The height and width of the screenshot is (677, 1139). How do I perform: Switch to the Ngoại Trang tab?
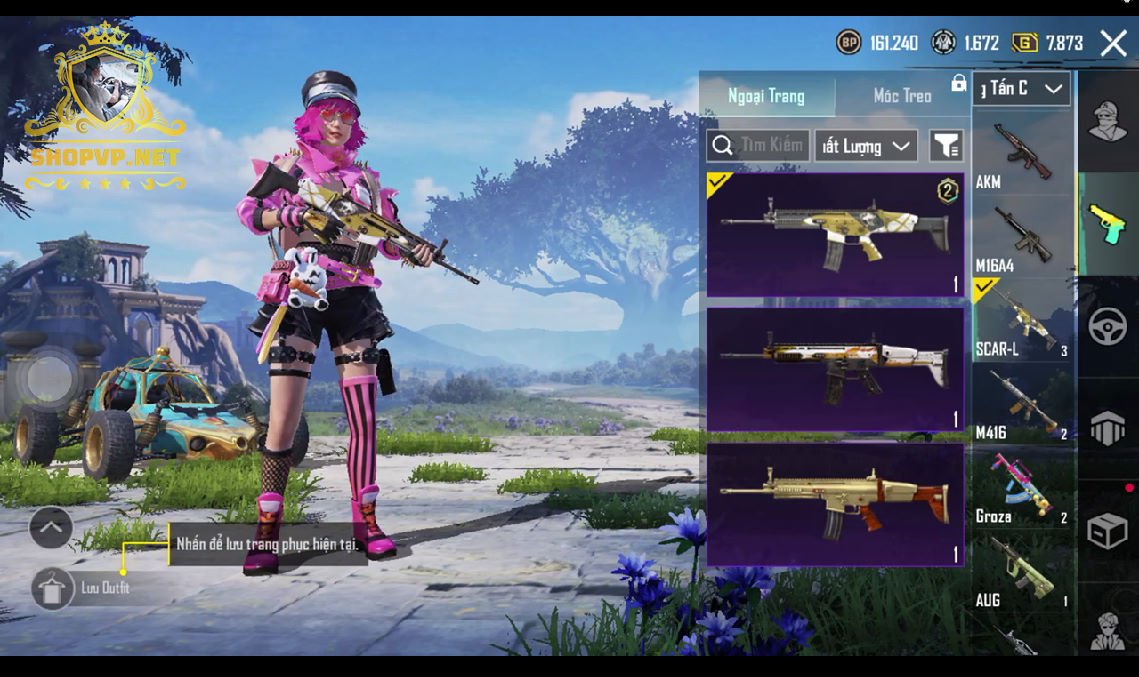[766, 96]
